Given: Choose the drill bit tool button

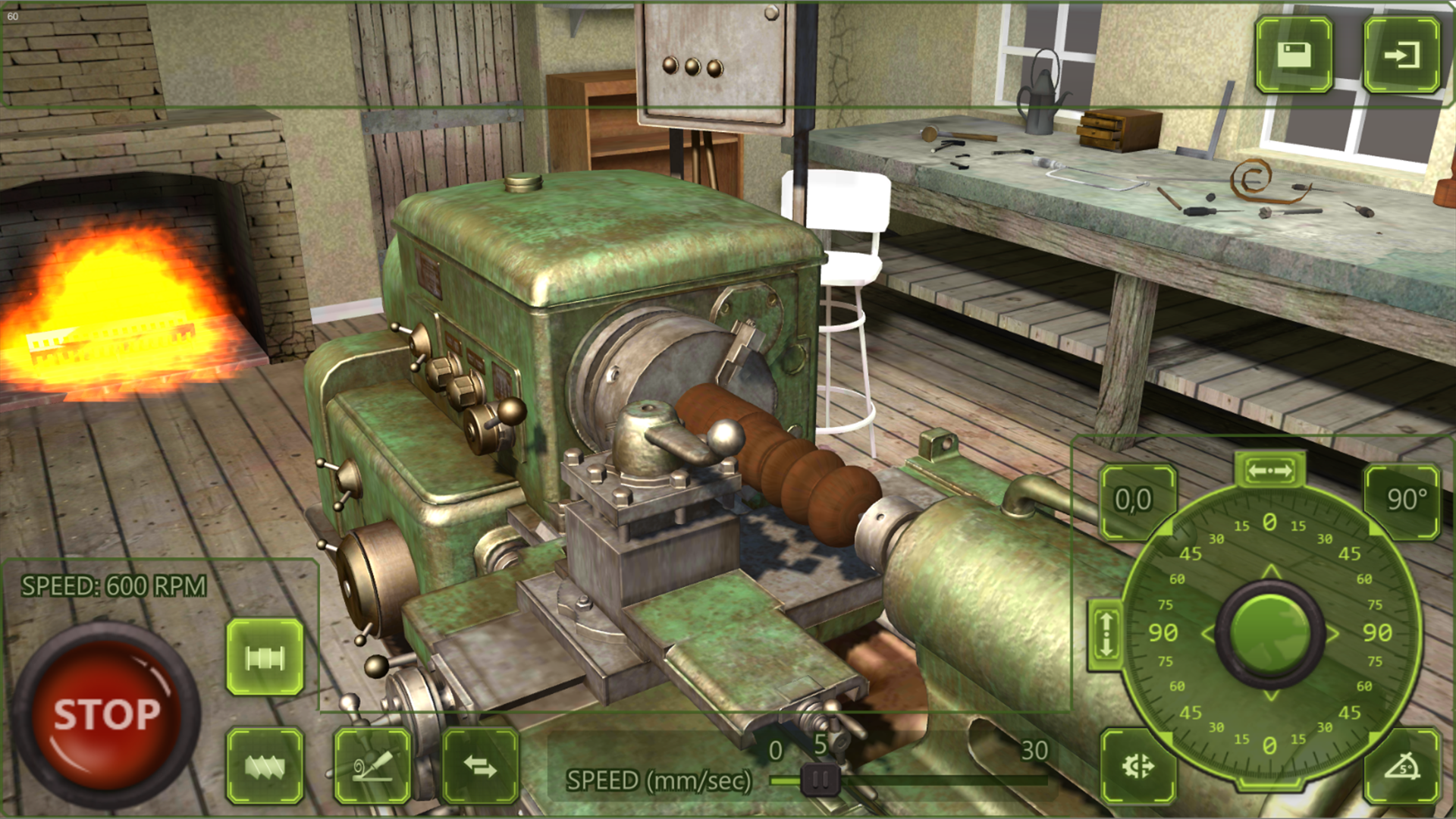Looking at the screenshot, I should [265, 766].
